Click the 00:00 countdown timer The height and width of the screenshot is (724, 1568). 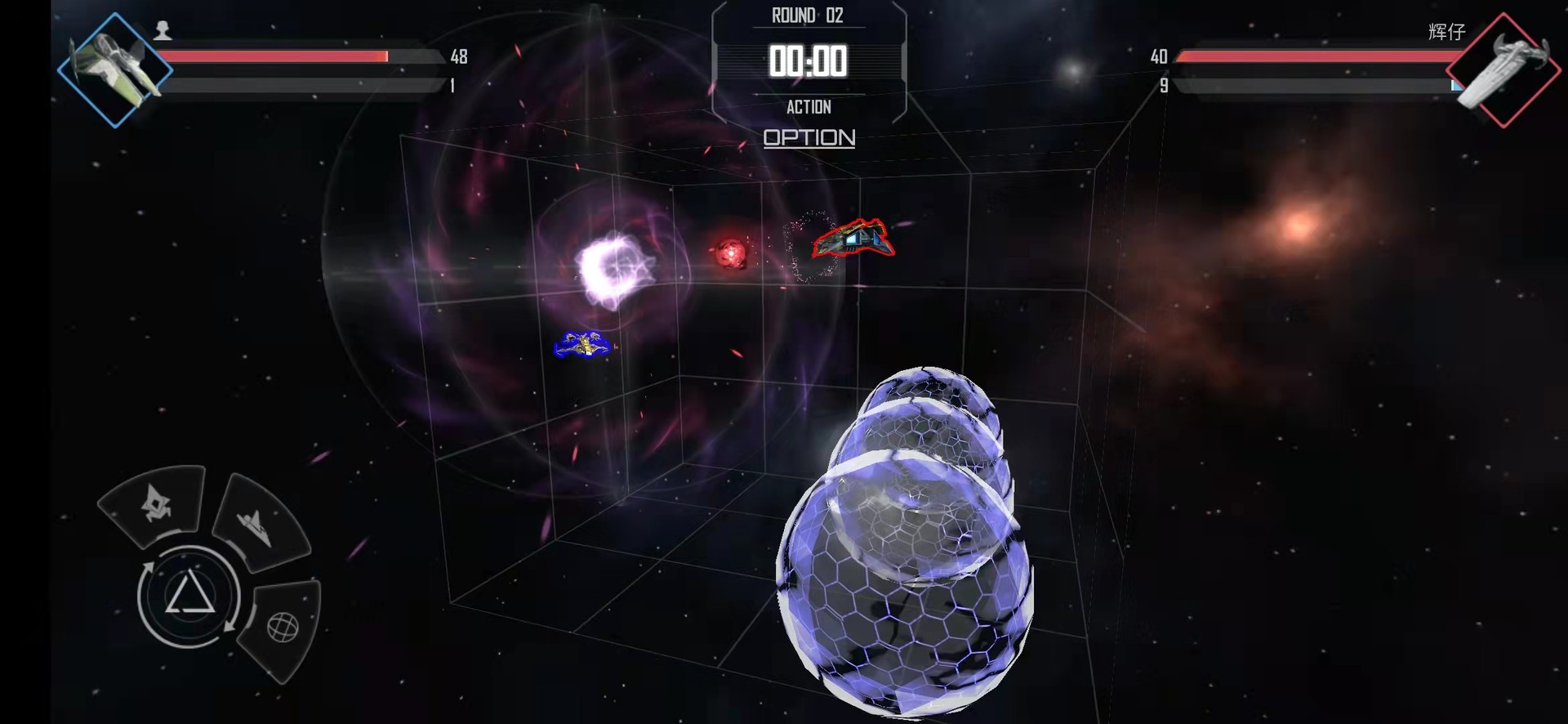[x=809, y=60]
